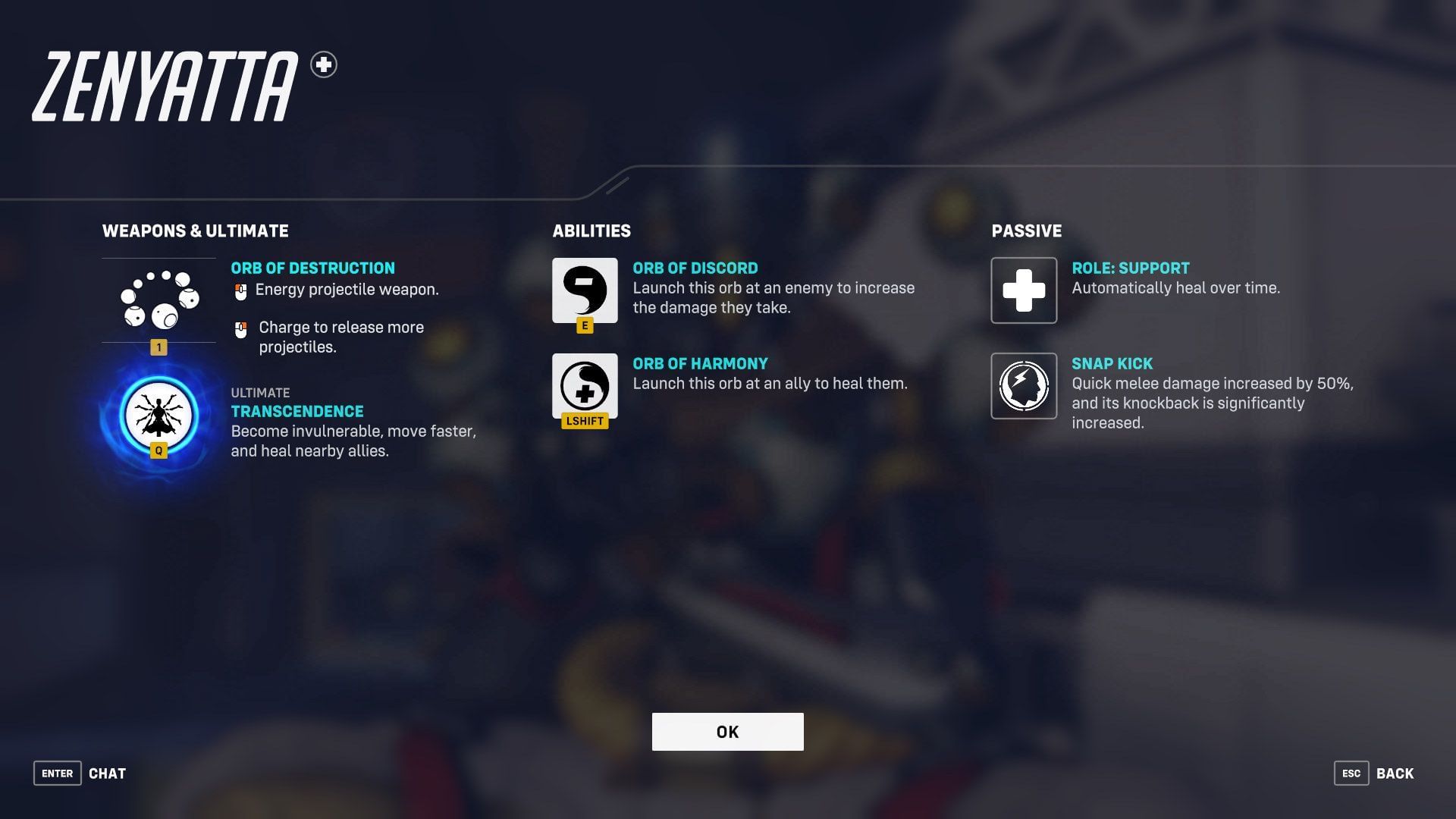Select the Orb of Destruction weapon icon
The height and width of the screenshot is (819, 1456).
[x=158, y=298]
